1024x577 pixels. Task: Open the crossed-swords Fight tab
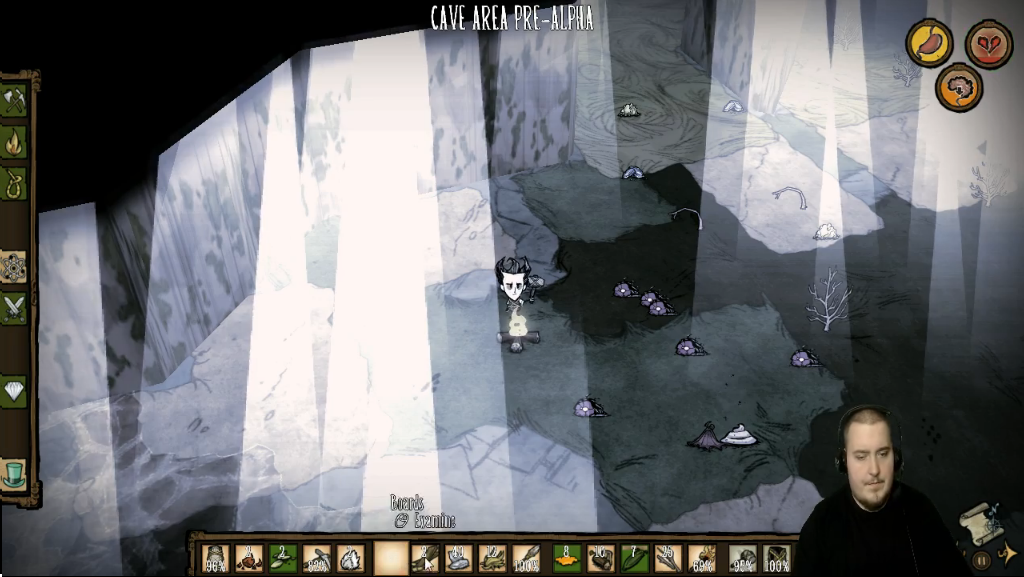coord(14,309)
